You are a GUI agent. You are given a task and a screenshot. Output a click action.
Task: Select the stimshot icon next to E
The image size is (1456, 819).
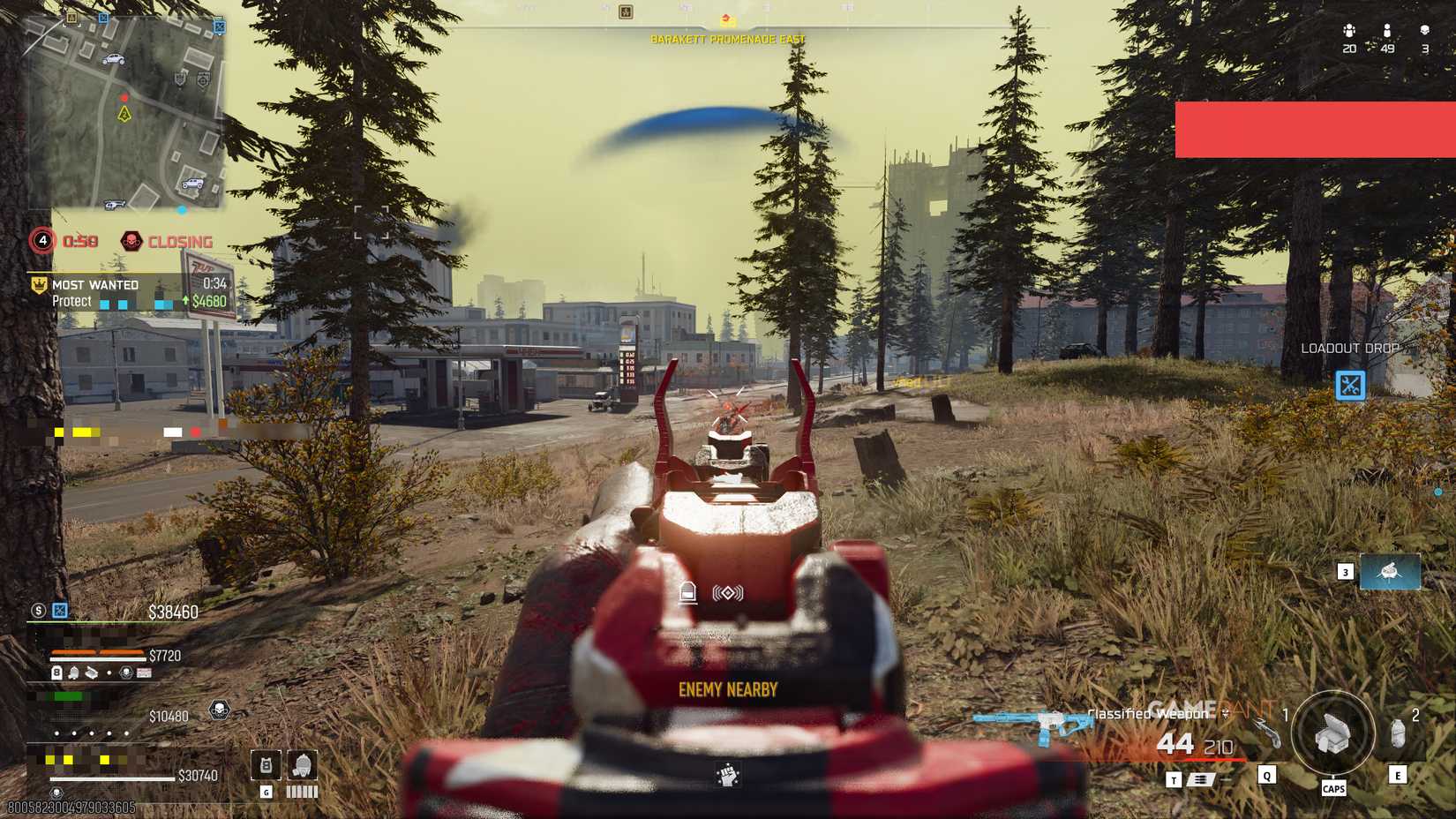1397,733
